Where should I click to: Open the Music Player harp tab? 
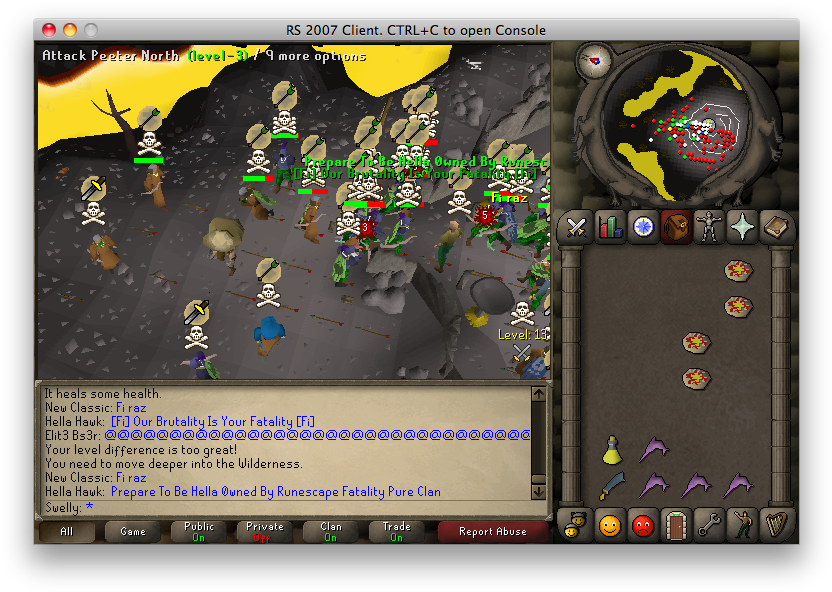[776, 523]
